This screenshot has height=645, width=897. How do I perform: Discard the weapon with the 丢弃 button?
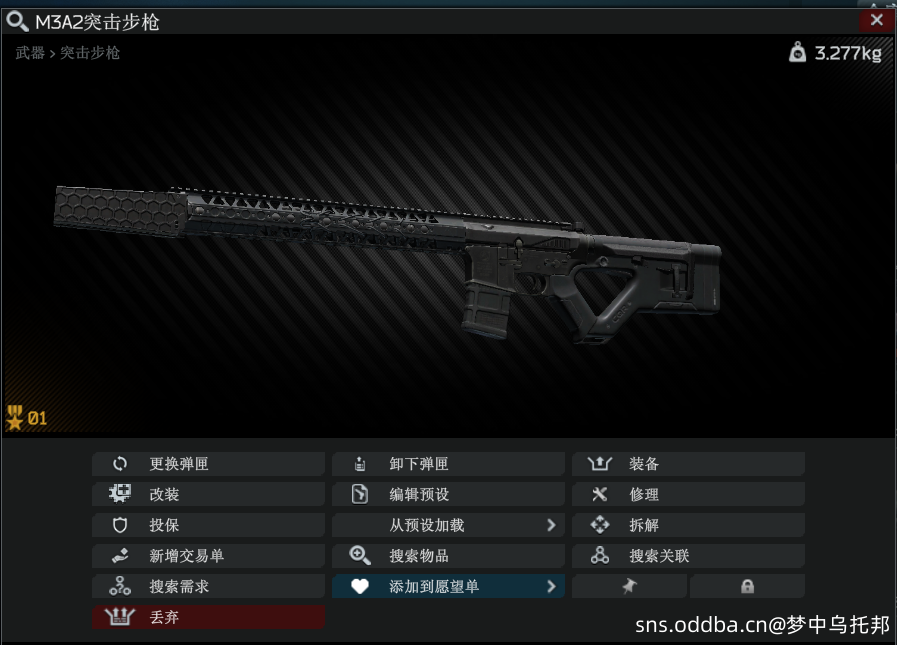tap(208, 618)
